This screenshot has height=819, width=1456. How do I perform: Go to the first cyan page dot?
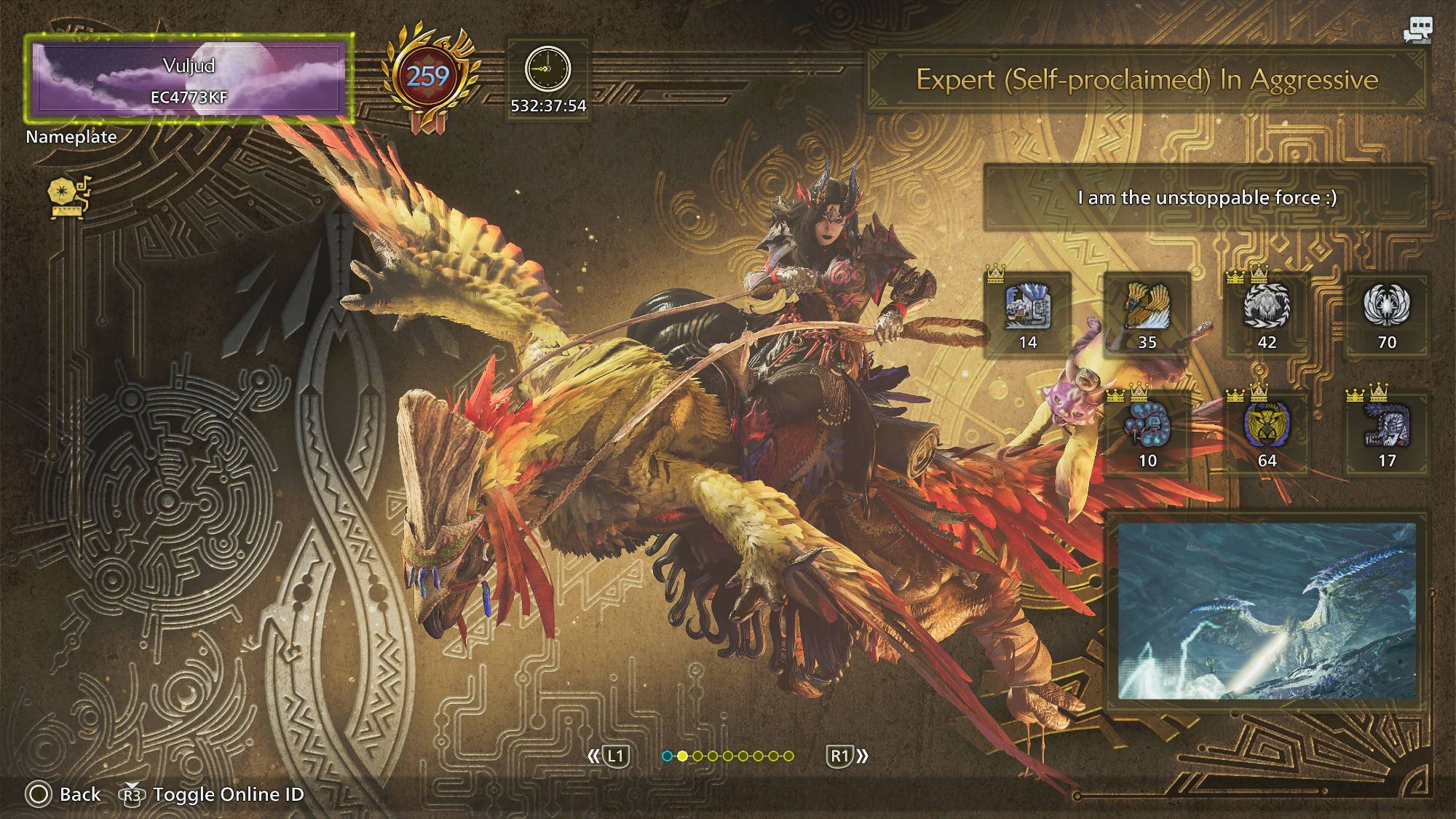click(x=667, y=756)
